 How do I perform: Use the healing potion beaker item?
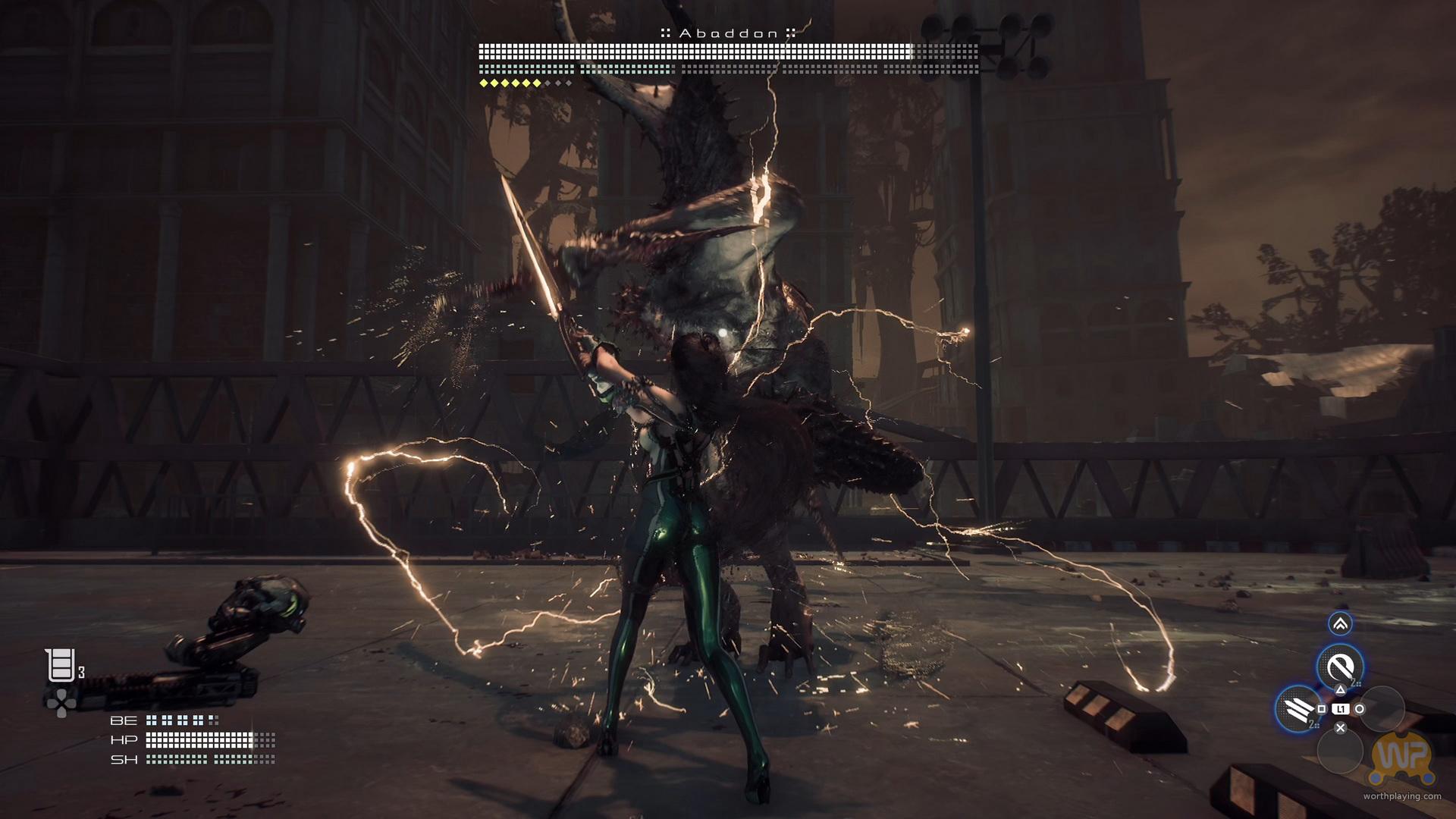pos(60,666)
